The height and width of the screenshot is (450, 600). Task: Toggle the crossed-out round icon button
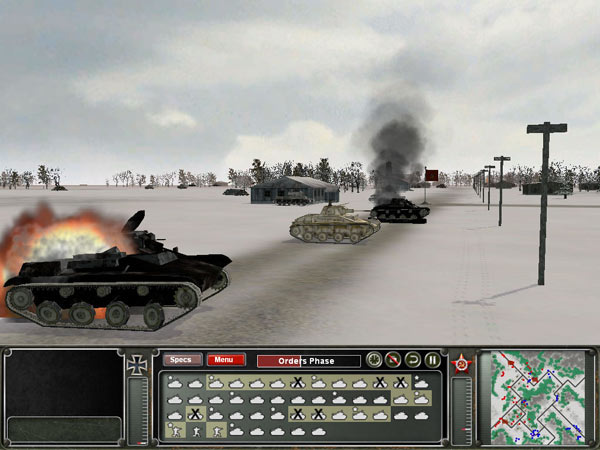(x=393, y=360)
